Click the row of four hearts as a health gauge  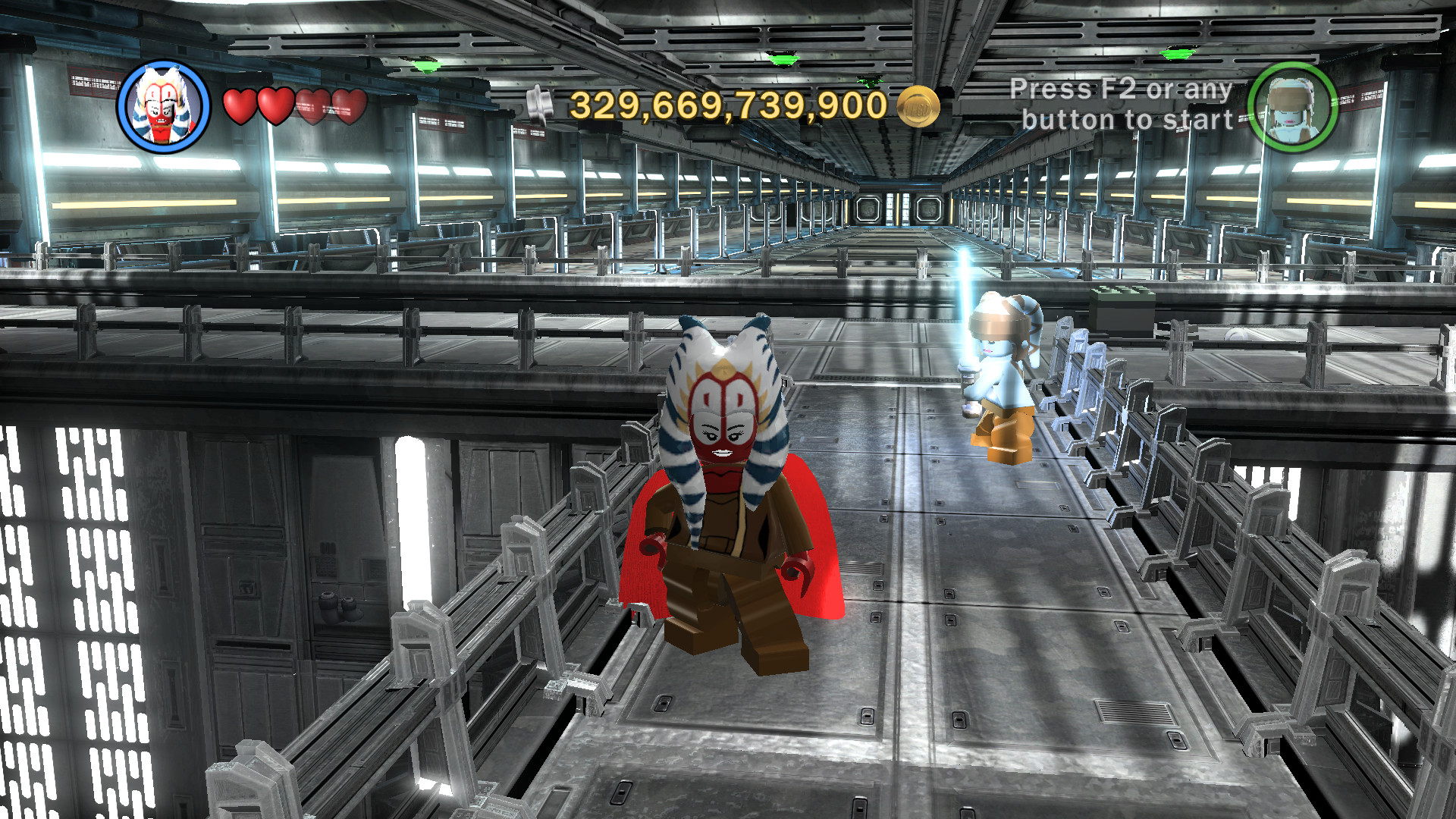pos(294,105)
